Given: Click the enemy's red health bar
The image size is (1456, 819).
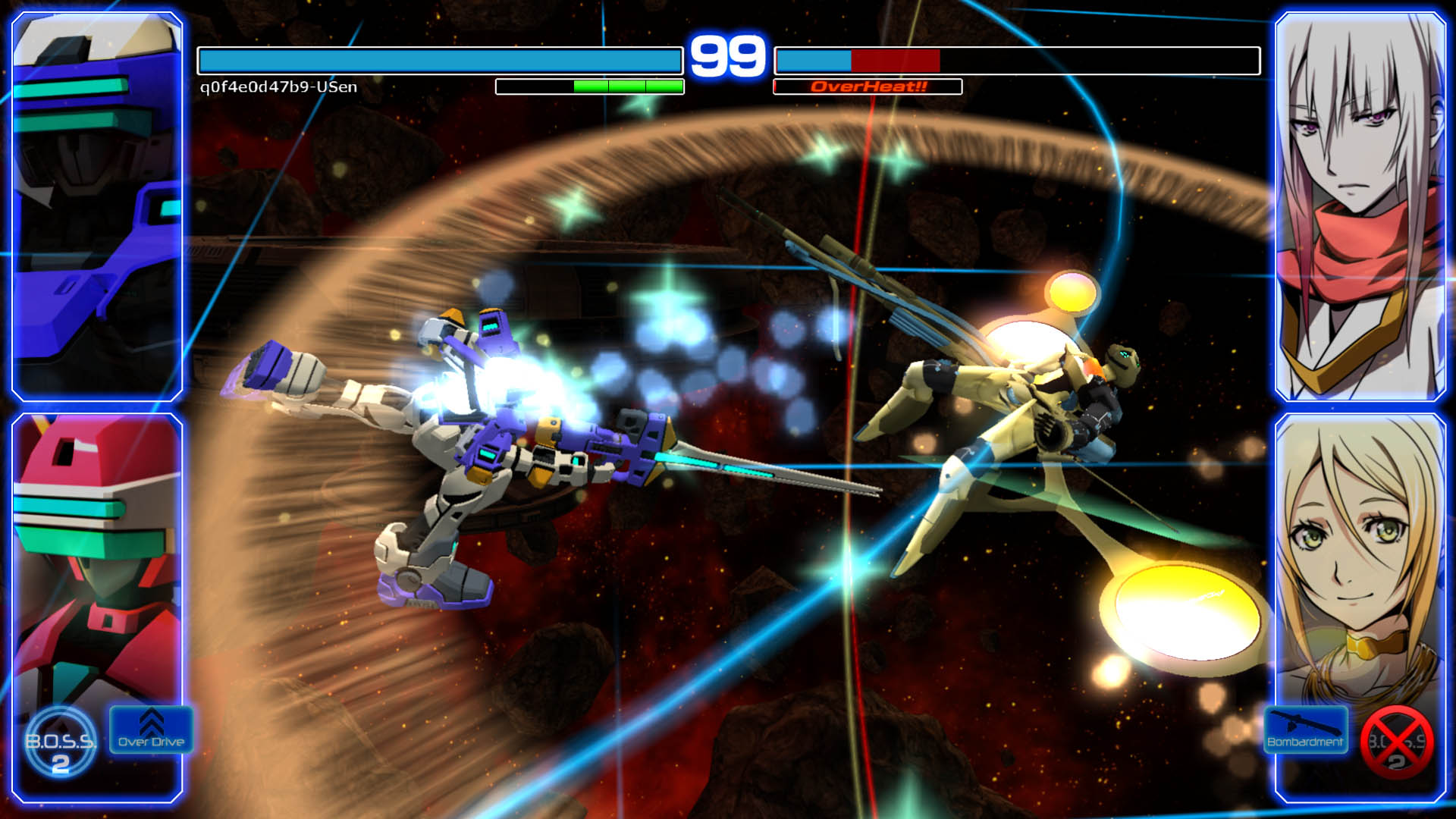Looking at the screenshot, I should point(895,56).
